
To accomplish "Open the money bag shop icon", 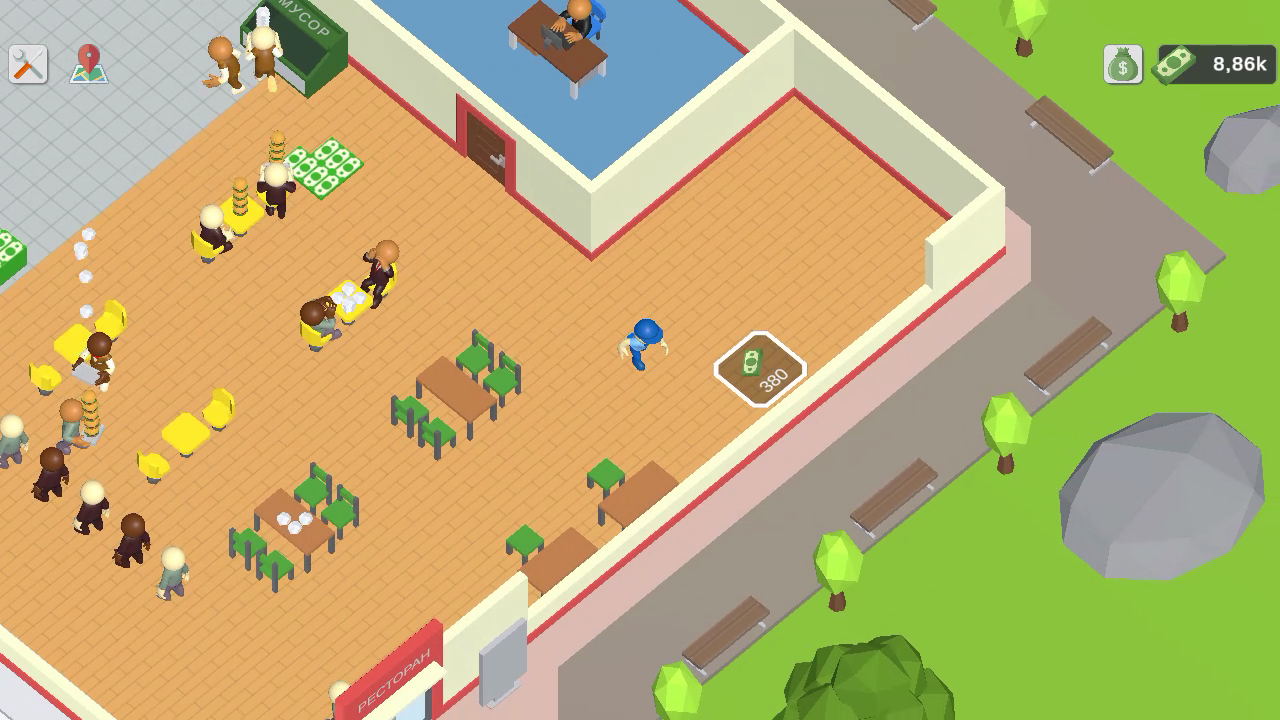I will click(x=1122, y=62).
